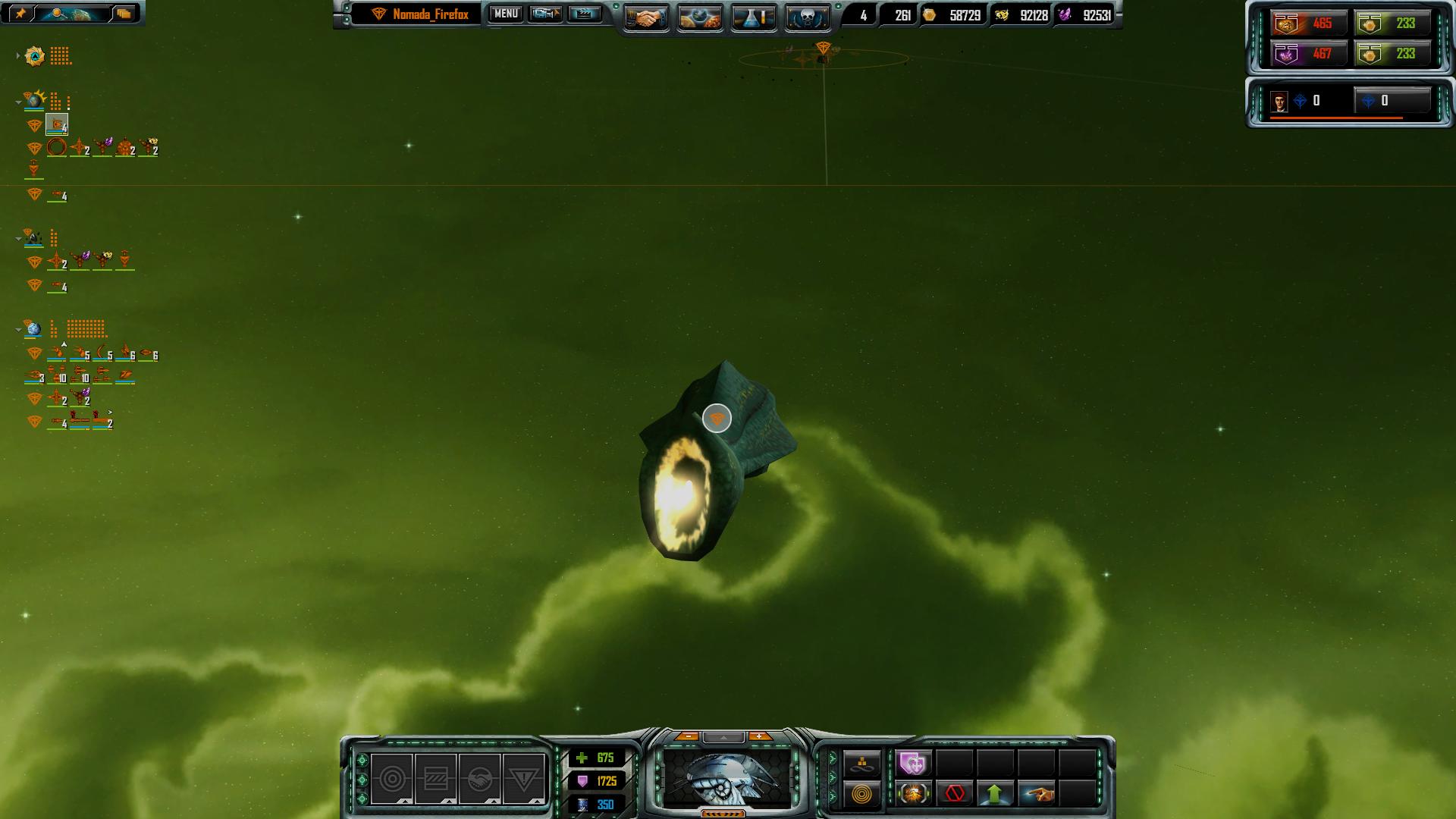Screen dimensions: 1456x819
Task: Click the clapperboard film button
Action: (x=584, y=14)
